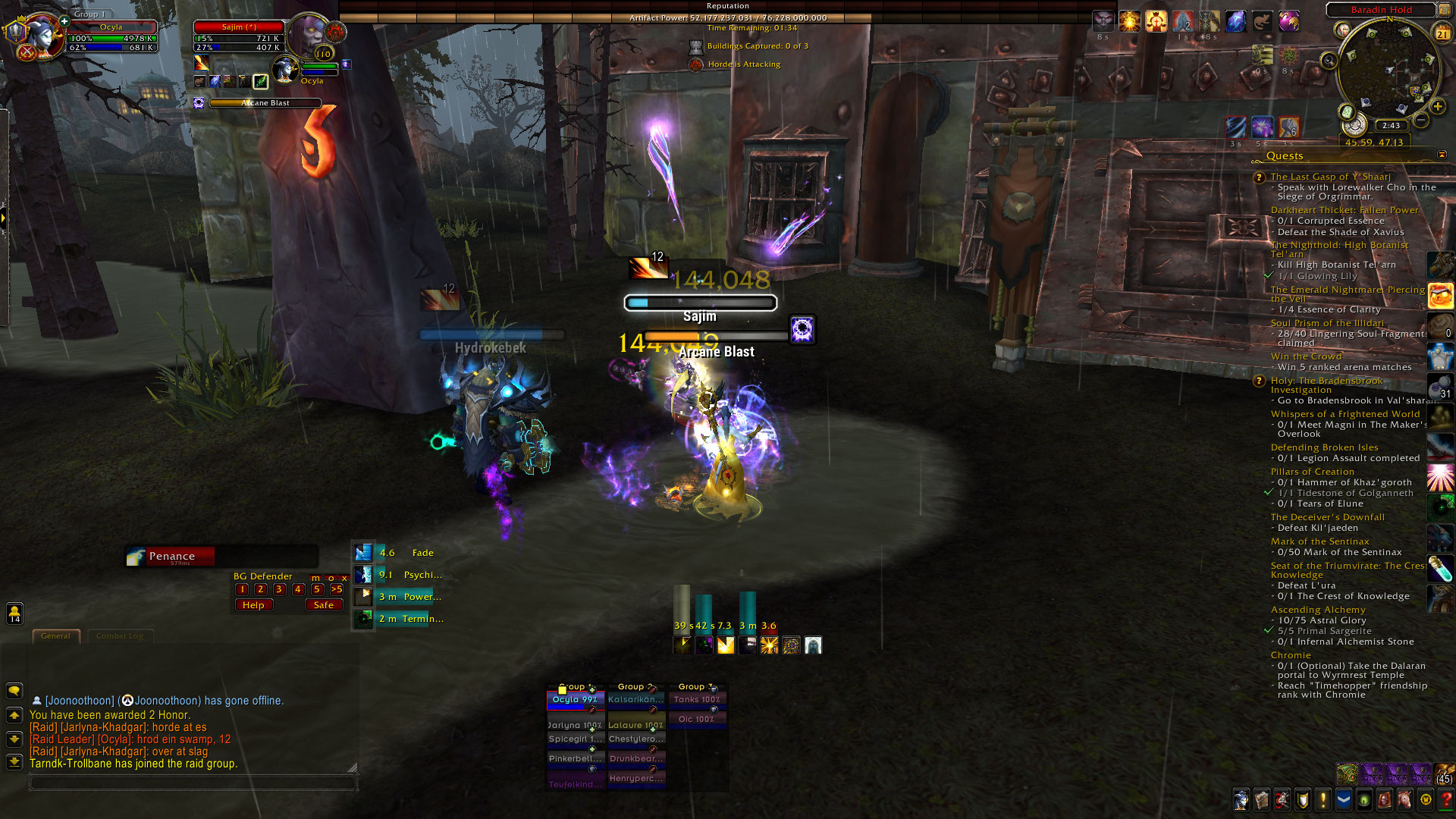Screen dimensions: 1456x819
Task: Select the '>5' enemy count button
Action: 337,589
